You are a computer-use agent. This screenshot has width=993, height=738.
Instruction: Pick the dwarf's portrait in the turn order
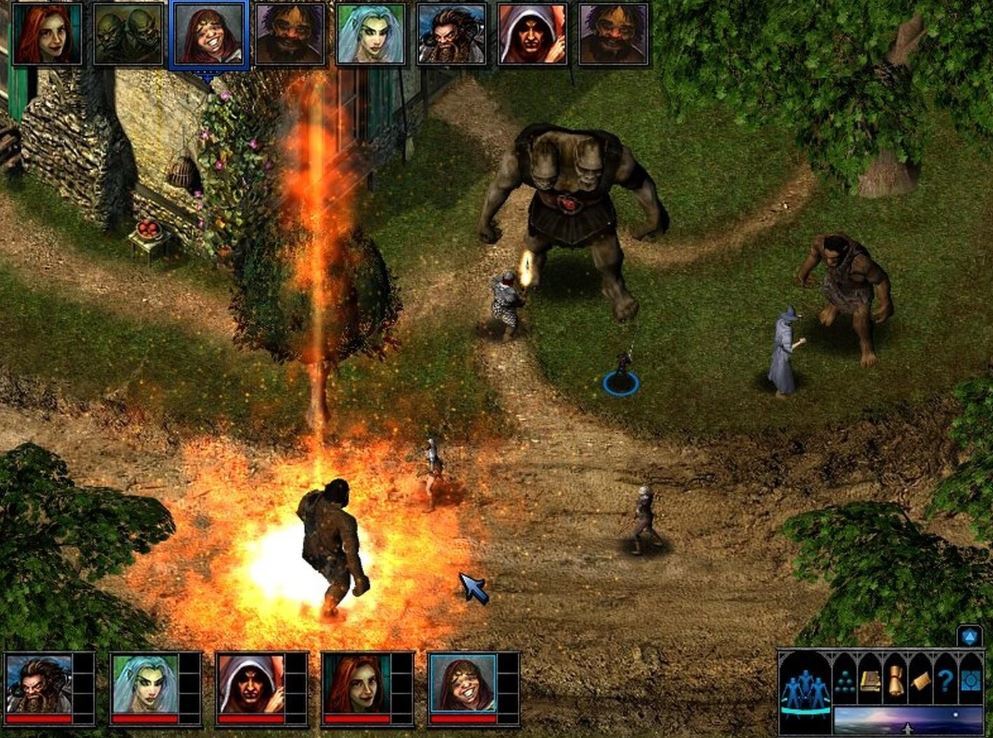pos(451,34)
